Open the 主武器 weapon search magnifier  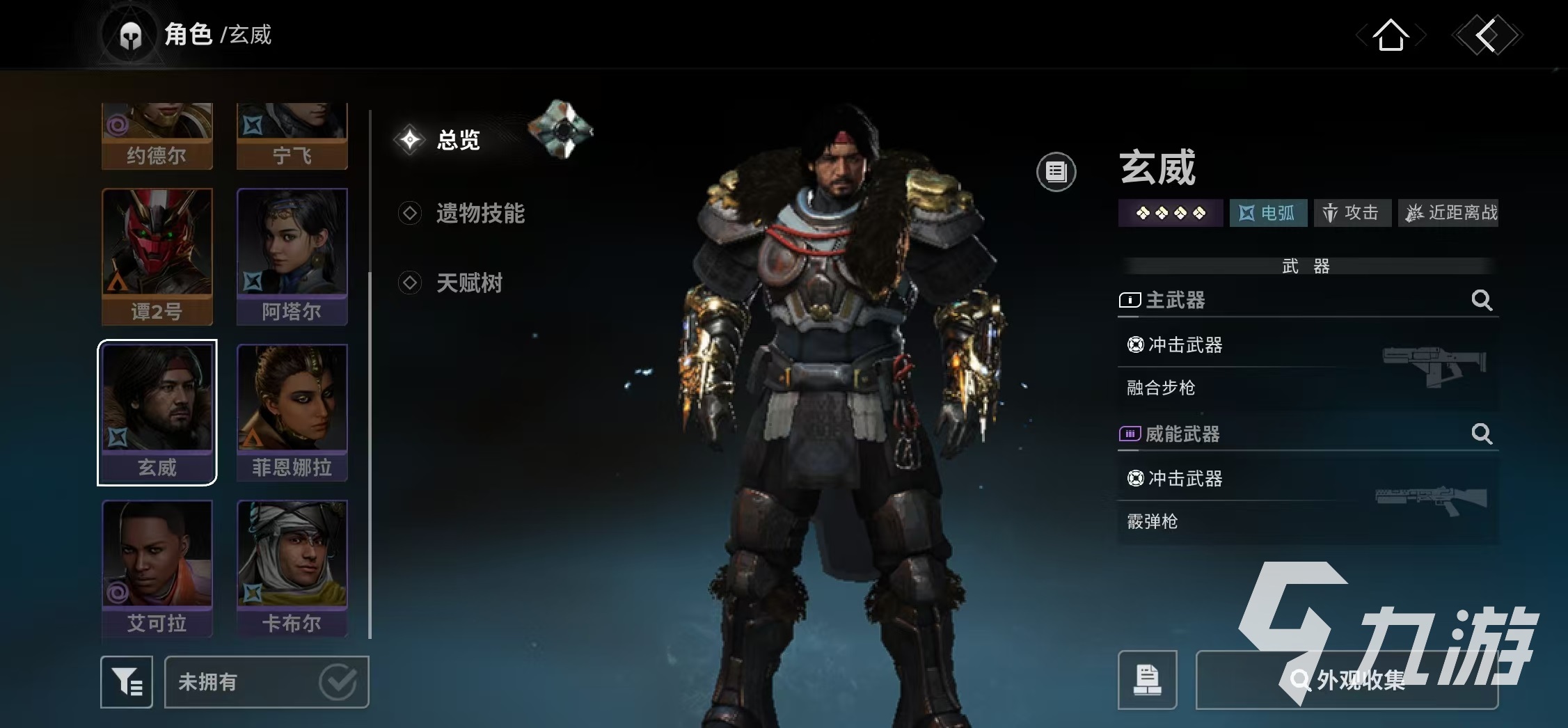[1482, 301]
